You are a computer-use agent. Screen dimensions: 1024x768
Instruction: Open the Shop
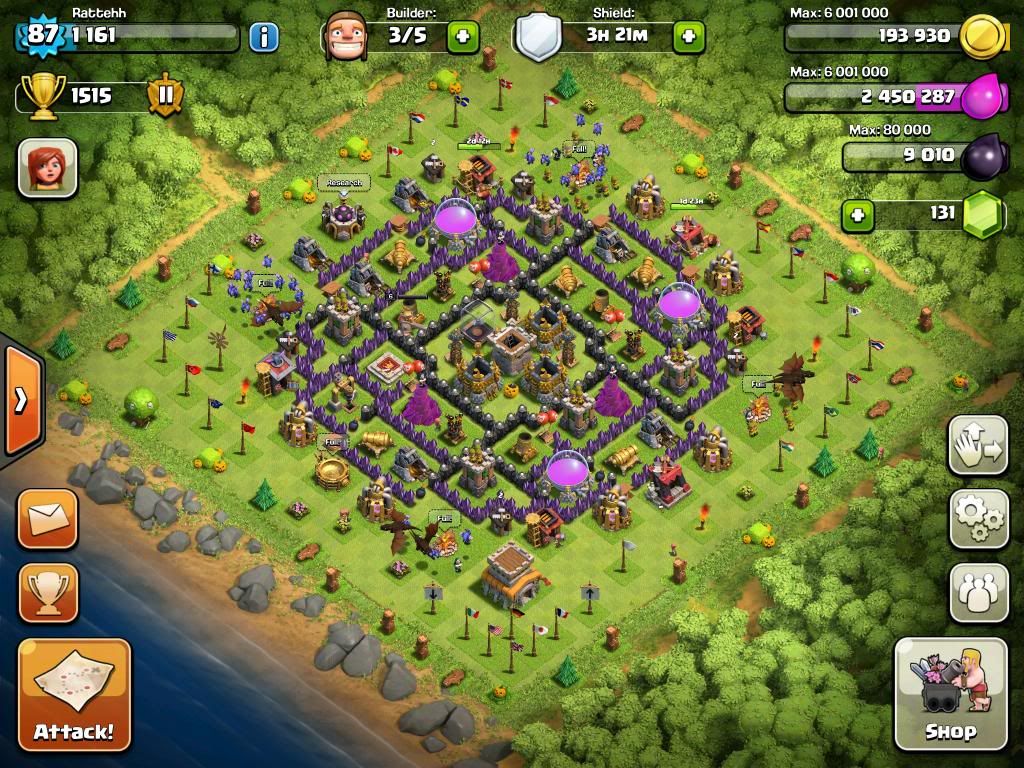click(x=950, y=693)
